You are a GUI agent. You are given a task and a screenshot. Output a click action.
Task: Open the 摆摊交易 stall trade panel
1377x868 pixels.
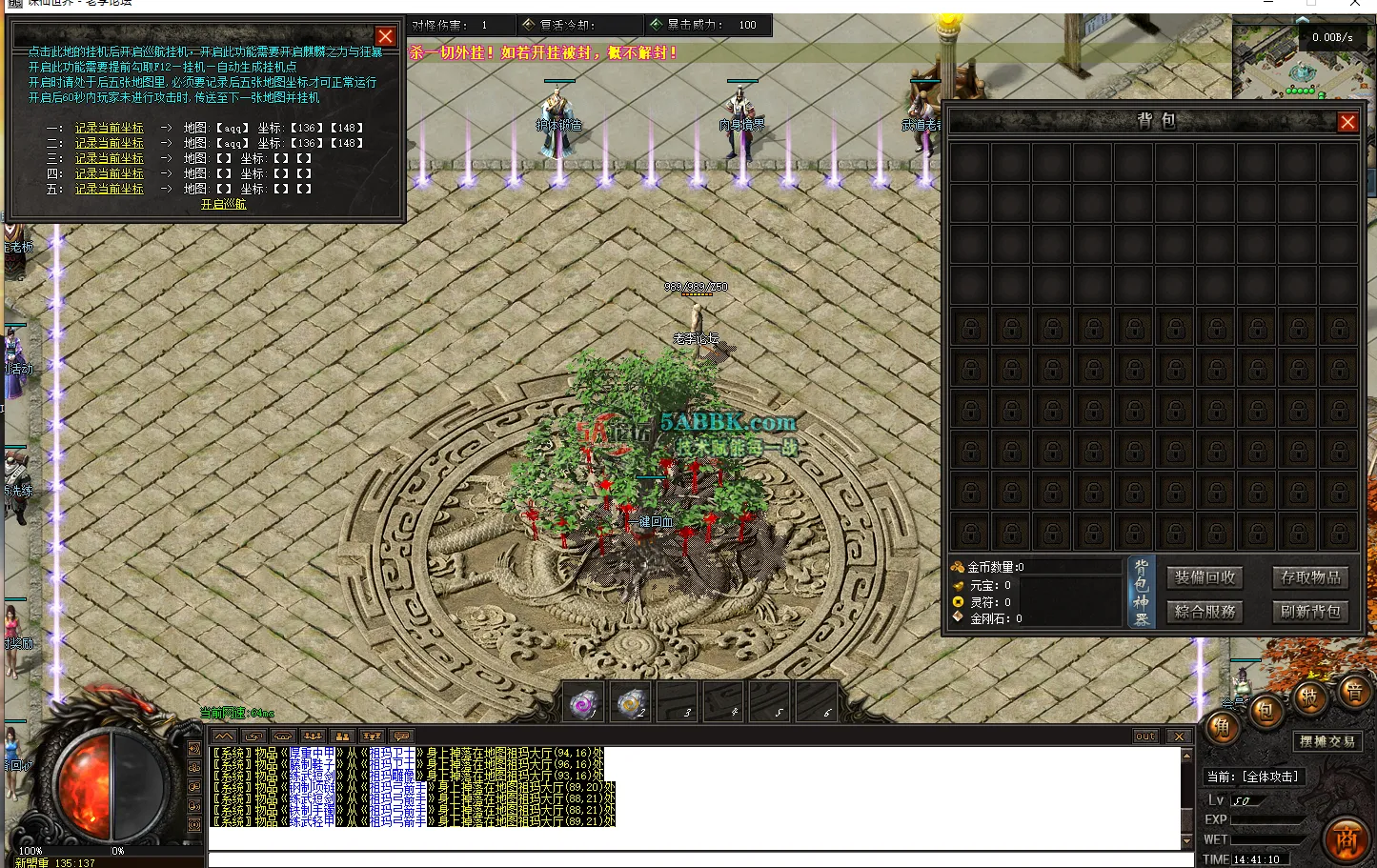click(x=1328, y=741)
